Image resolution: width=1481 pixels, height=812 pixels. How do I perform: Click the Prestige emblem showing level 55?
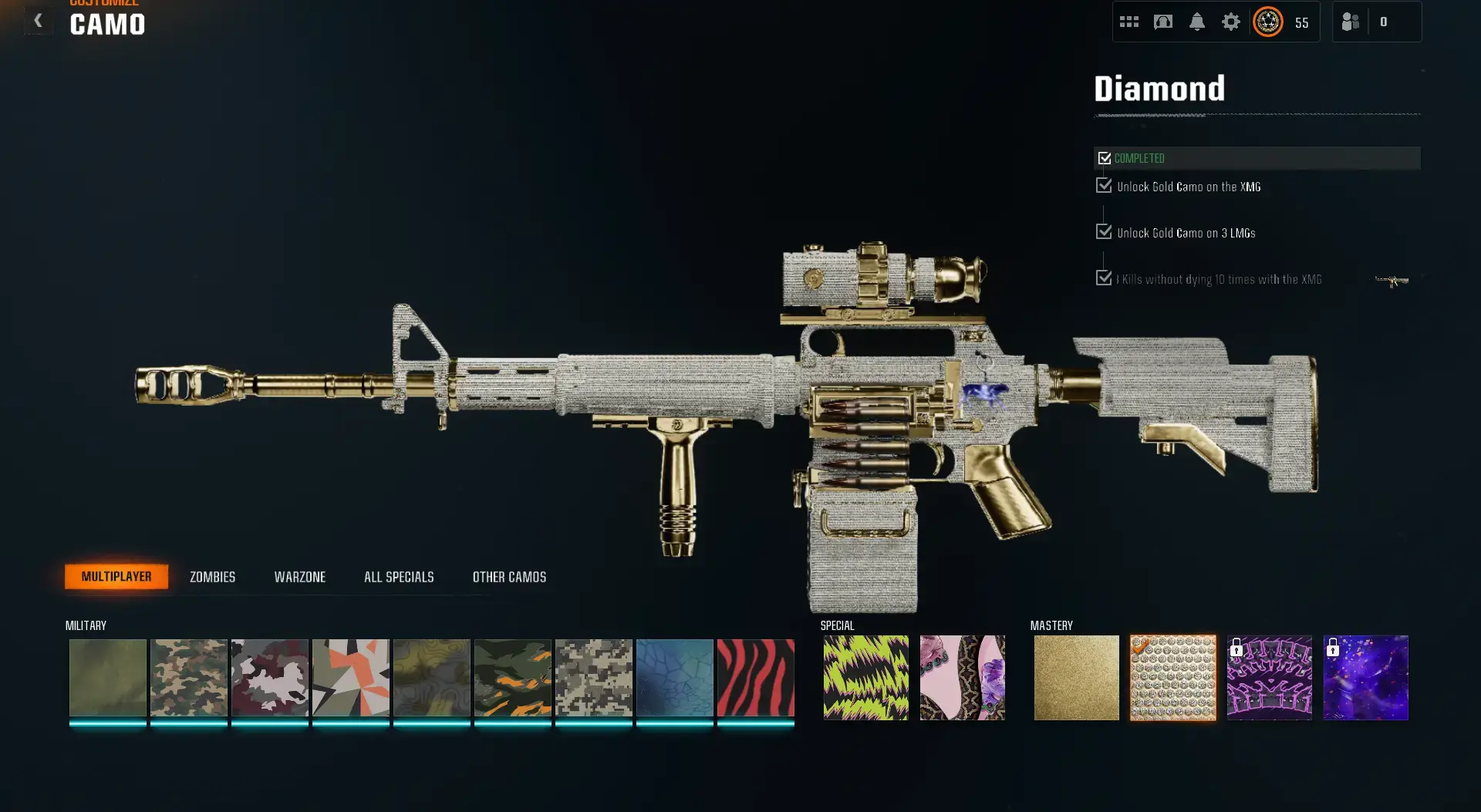[1267, 21]
